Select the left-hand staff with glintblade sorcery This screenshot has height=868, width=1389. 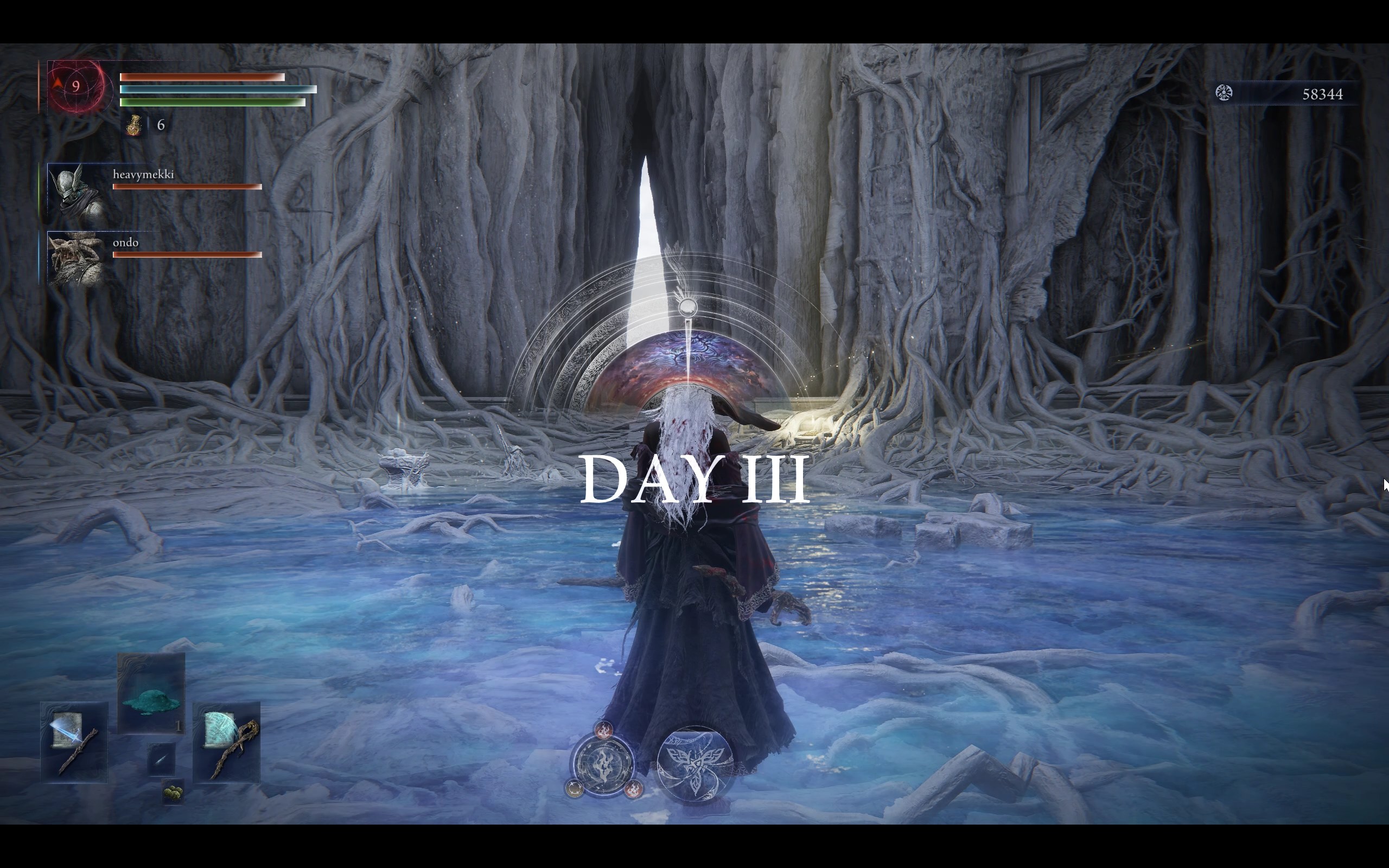[74, 742]
